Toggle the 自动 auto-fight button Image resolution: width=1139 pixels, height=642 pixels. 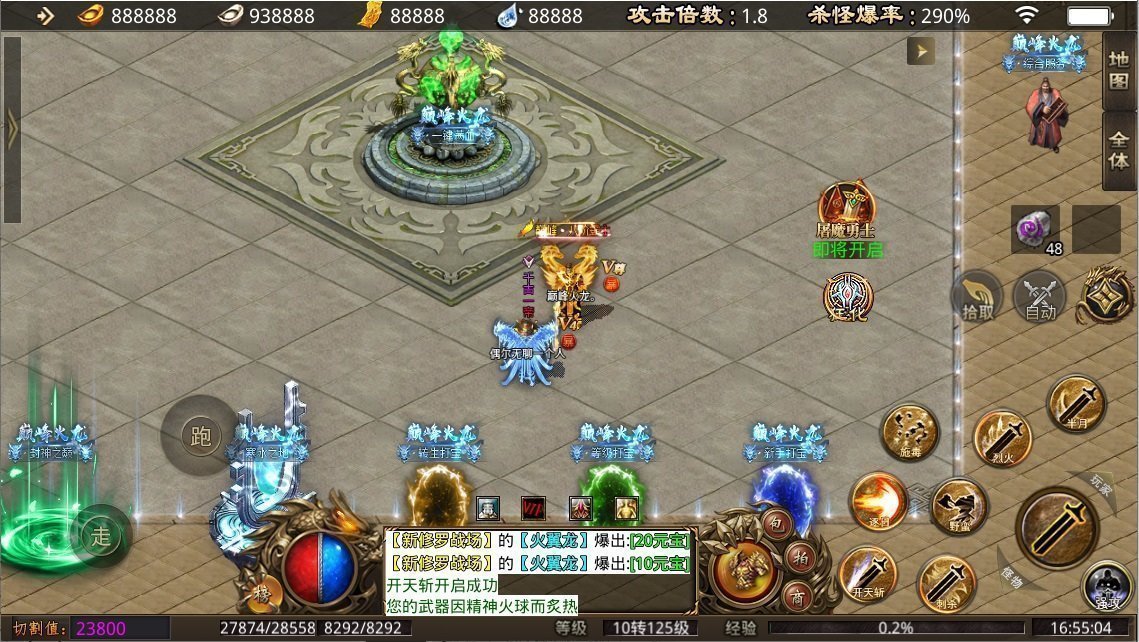[x=1040, y=297]
